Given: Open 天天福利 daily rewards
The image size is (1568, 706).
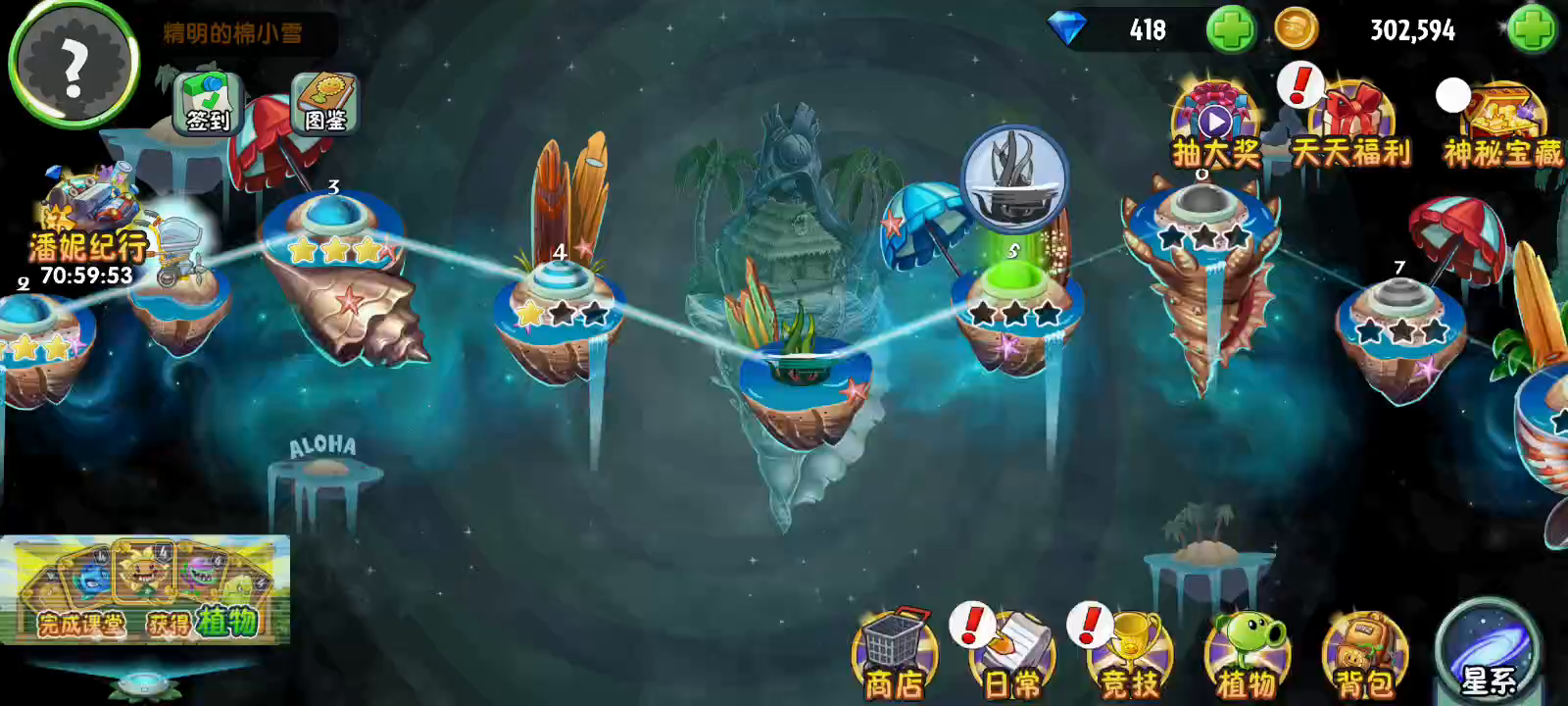Looking at the screenshot, I should [x=1352, y=127].
